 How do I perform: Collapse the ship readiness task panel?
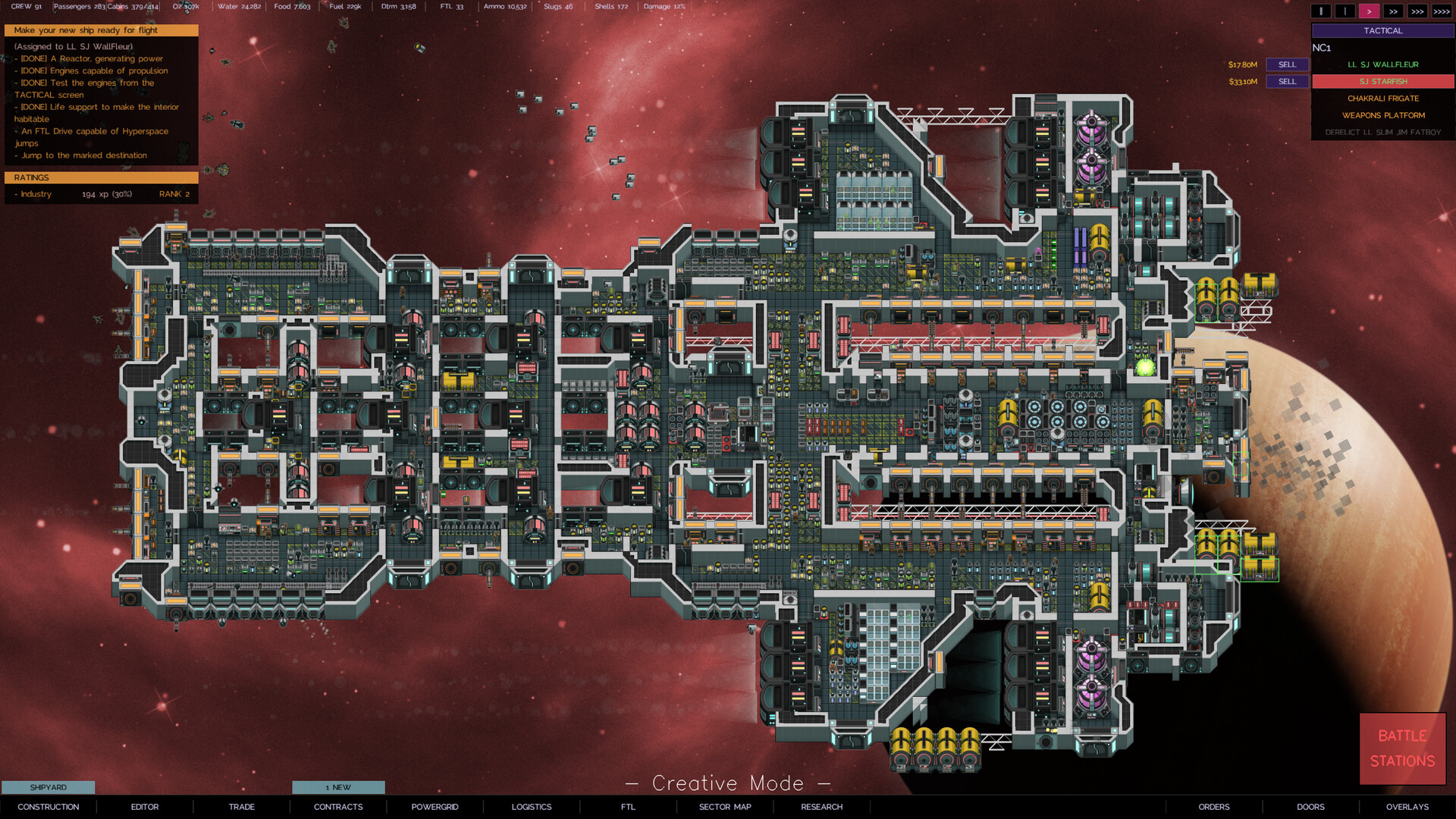[101, 30]
